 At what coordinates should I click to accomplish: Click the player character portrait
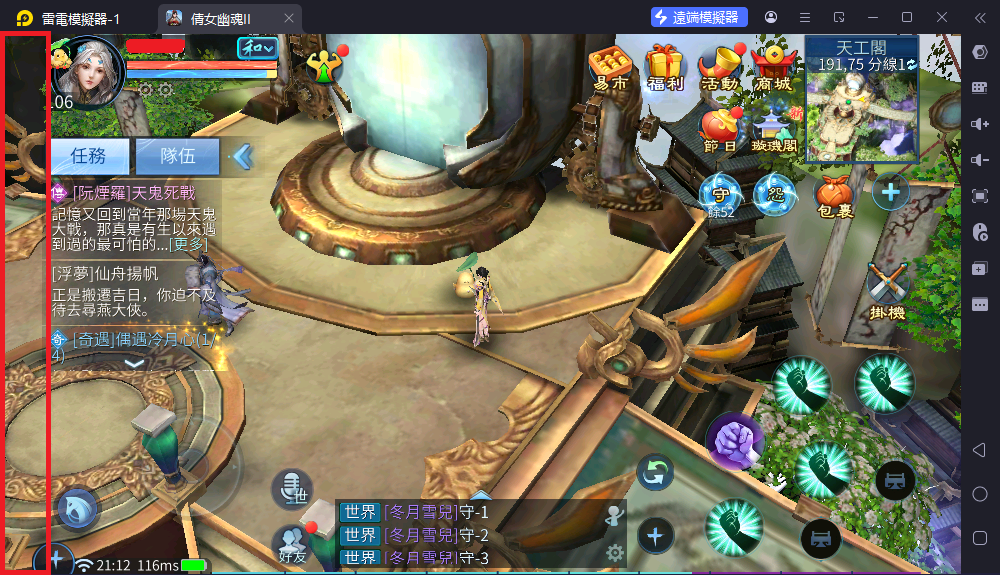click(86, 70)
